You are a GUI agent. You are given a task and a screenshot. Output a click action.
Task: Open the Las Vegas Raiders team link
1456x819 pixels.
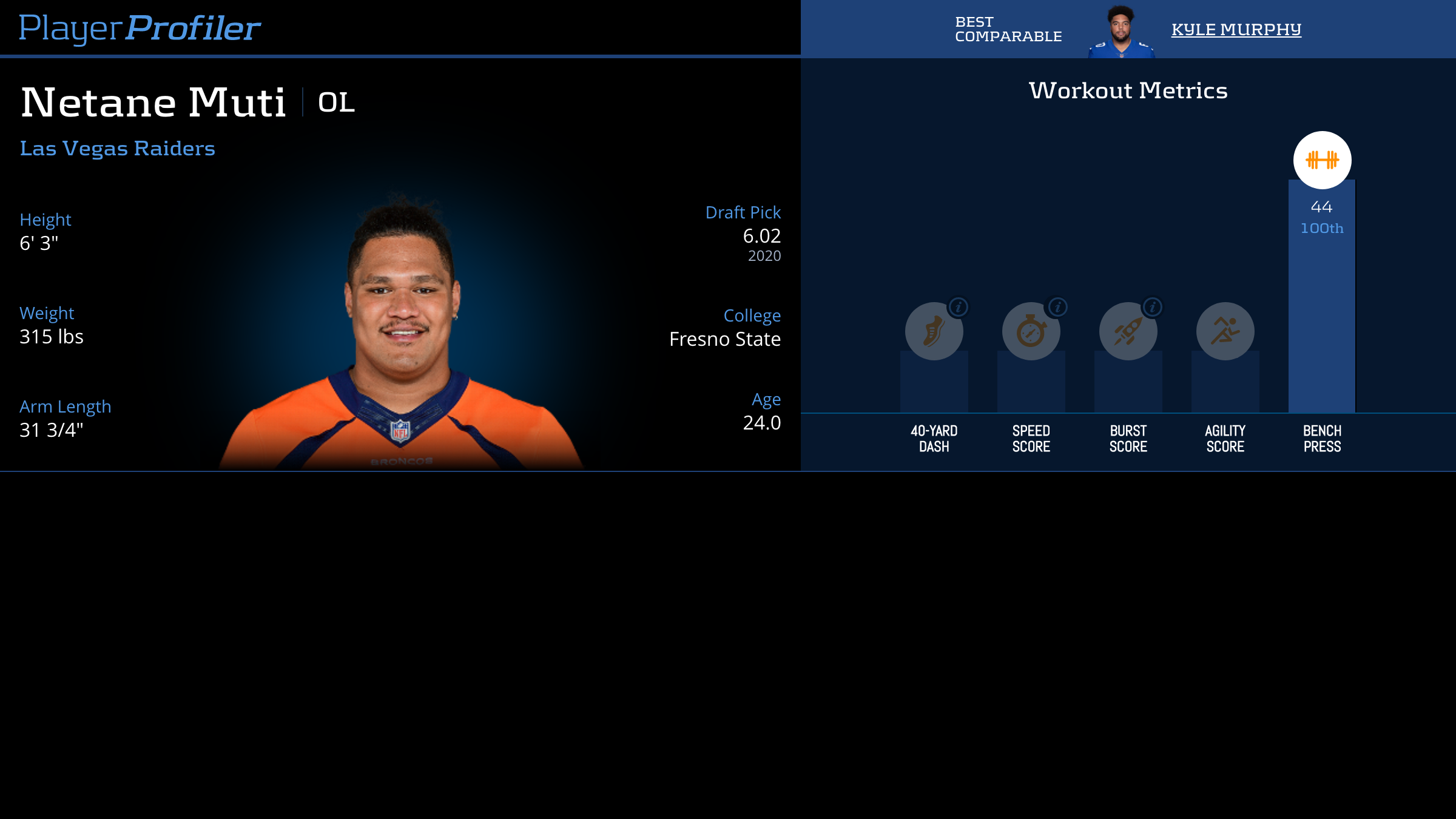click(x=117, y=149)
